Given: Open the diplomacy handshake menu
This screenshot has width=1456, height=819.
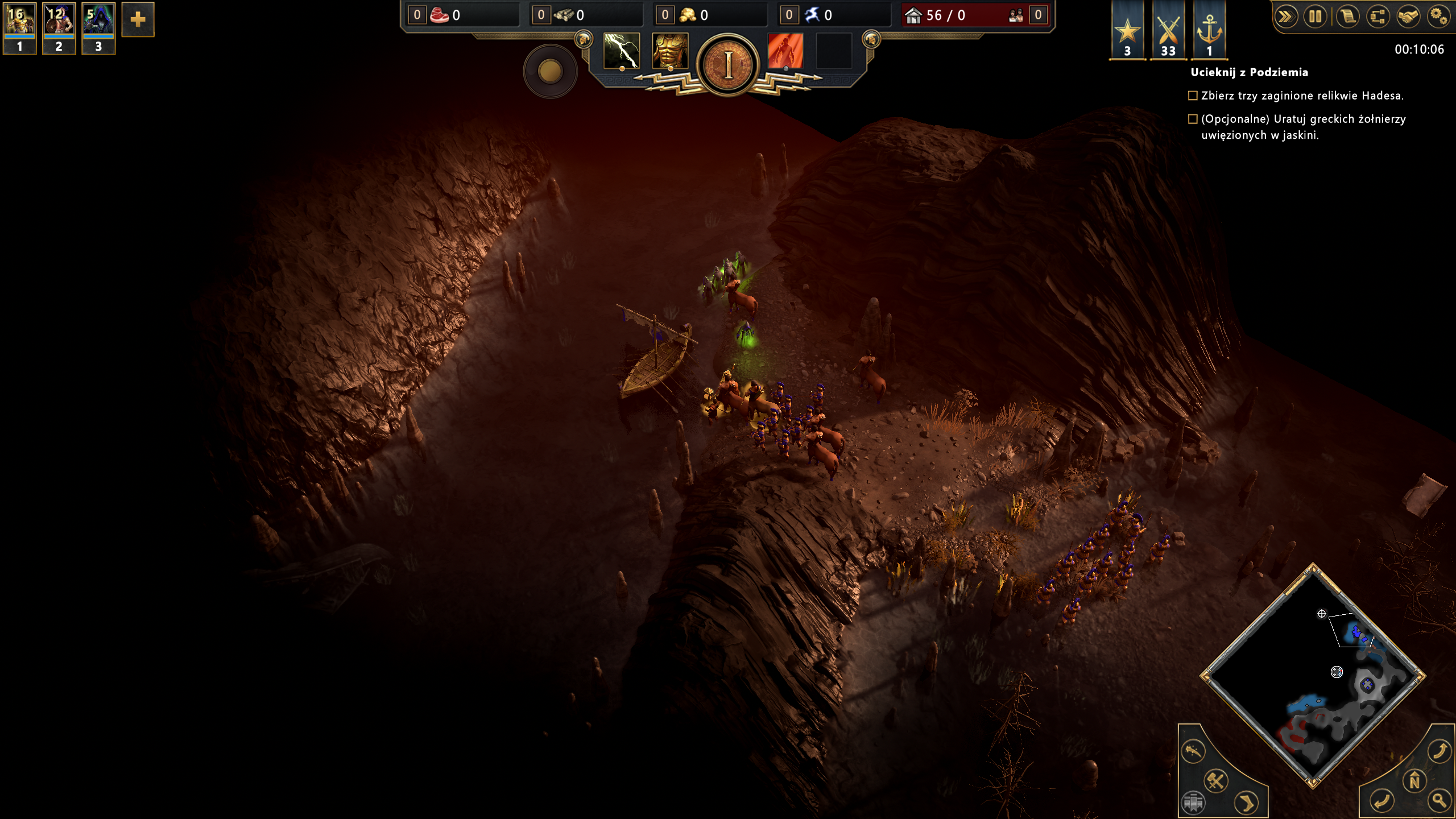Looking at the screenshot, I should tap(1408, 16).
